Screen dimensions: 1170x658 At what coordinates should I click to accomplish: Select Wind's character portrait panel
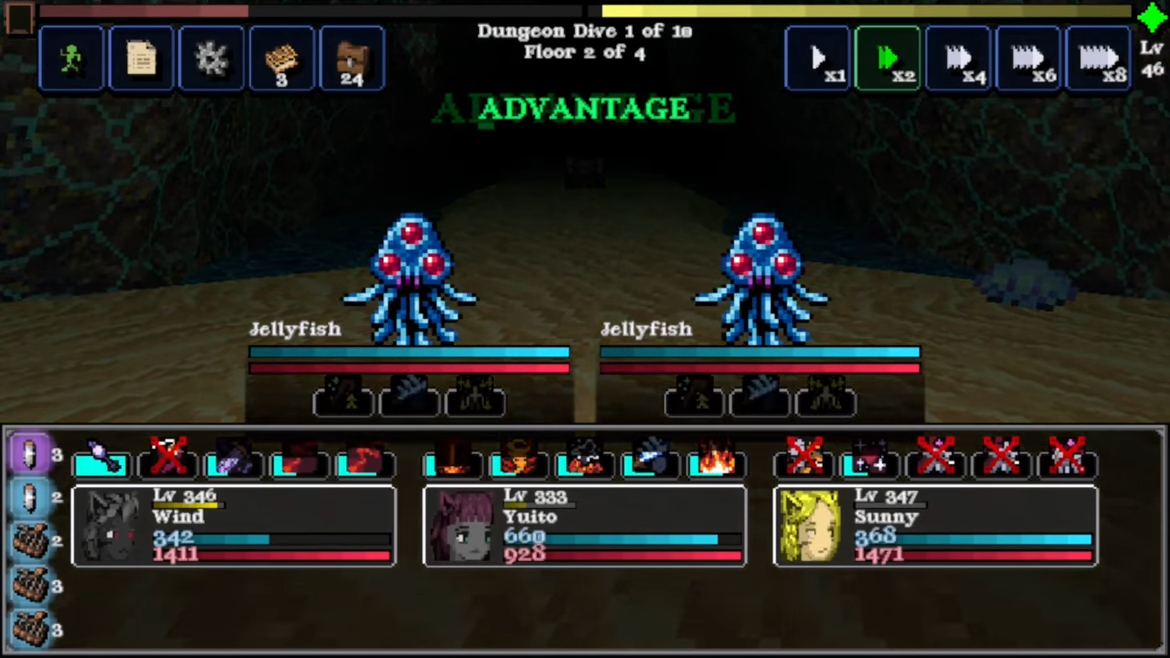point(233,526)
